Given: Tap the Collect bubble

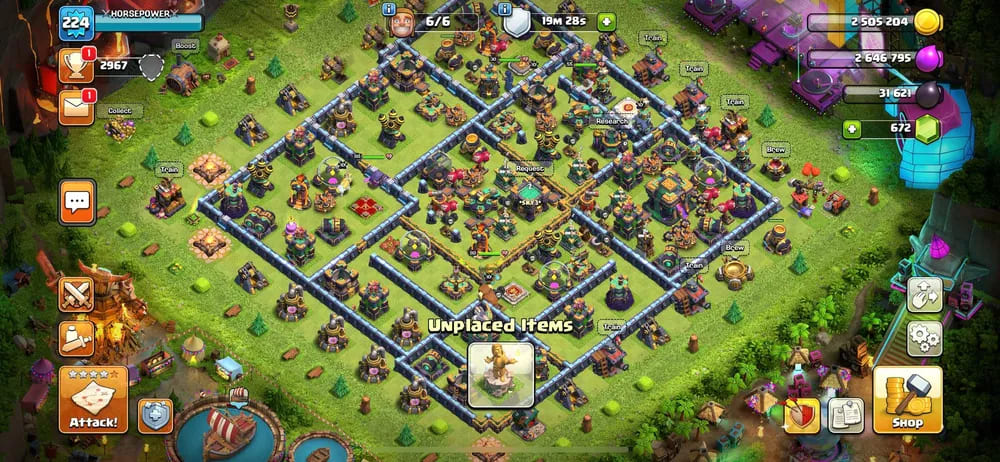Looking at the screenshot, I should point(120,111).
